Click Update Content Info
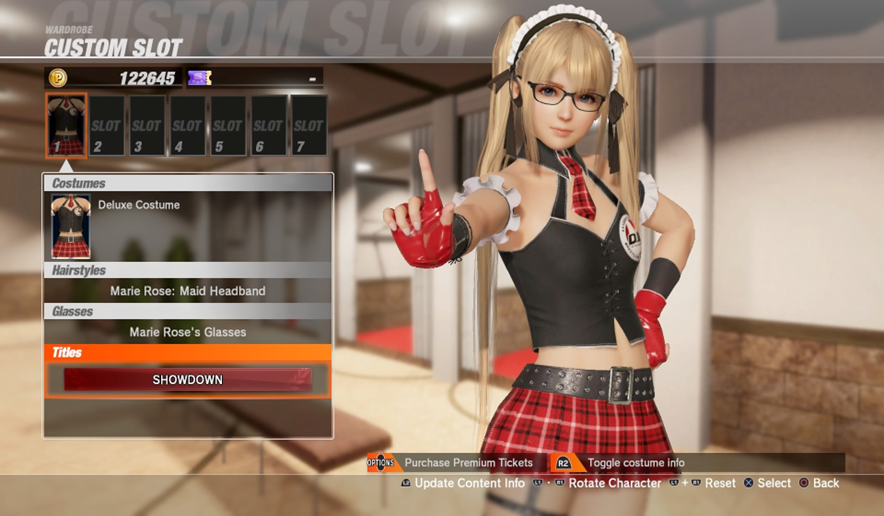Image resolution: width=884 pixels, height=516 pixels. tap(469, 484)
